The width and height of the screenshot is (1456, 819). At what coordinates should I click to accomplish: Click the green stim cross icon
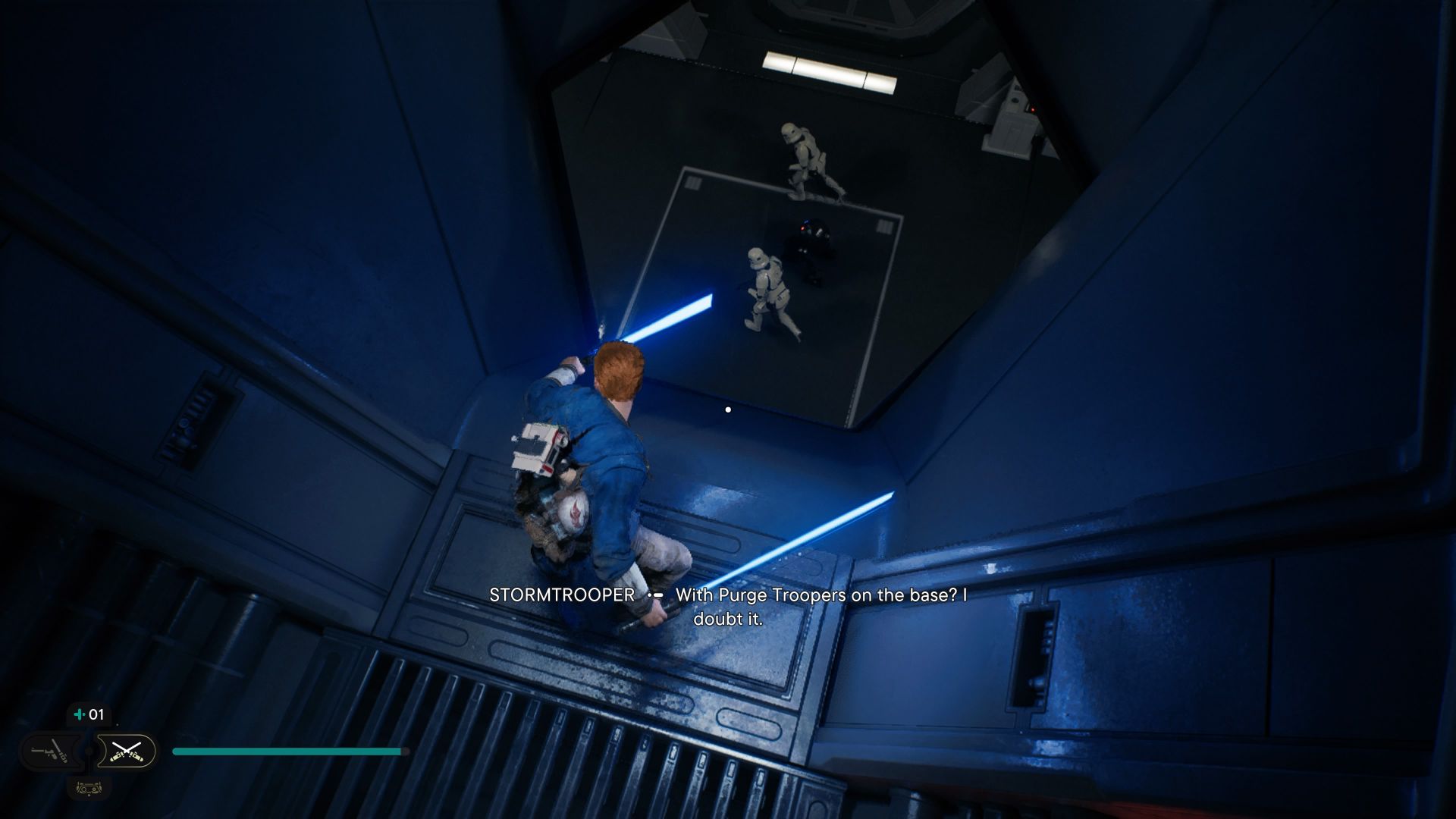click(80, 714)
